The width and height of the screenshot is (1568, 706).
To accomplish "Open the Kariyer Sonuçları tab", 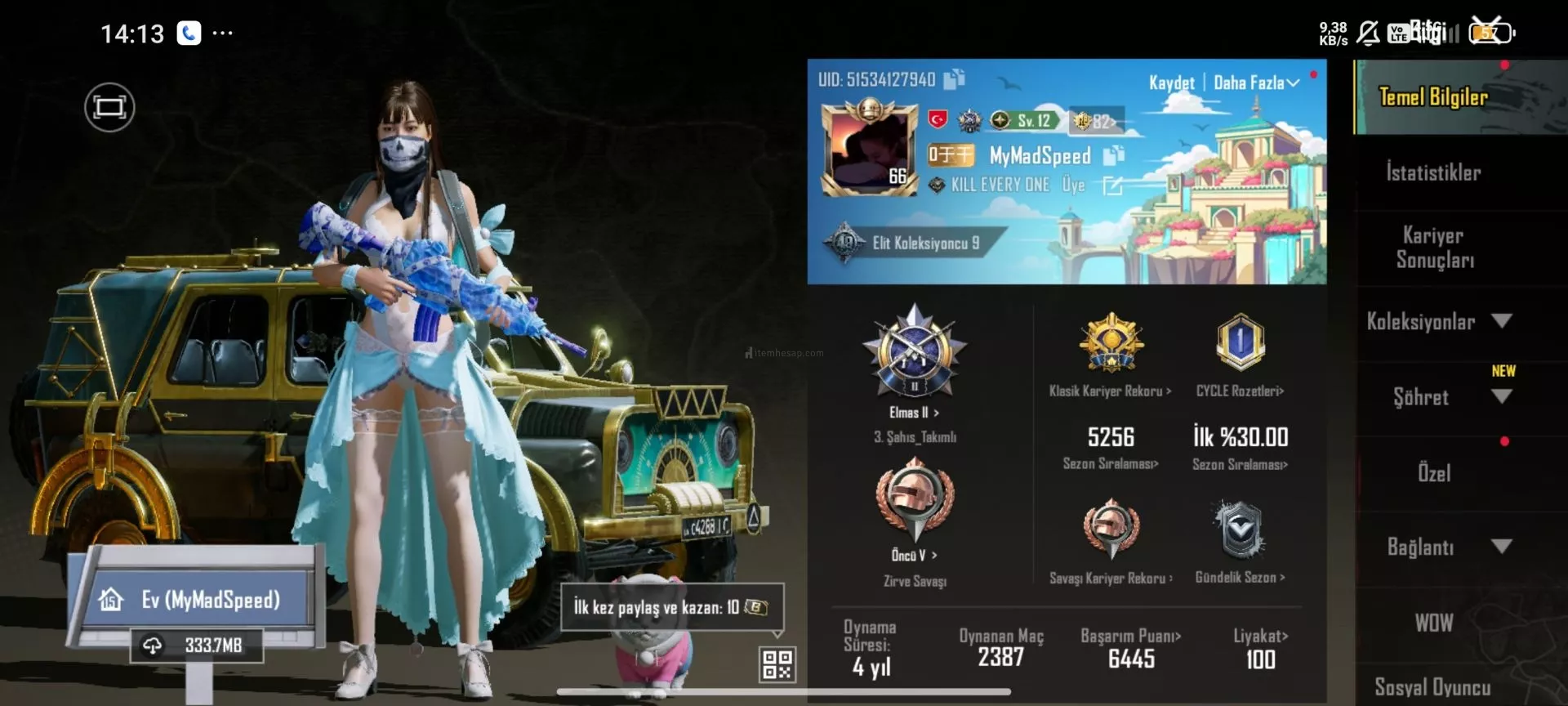I will (x=1435, y=248).
